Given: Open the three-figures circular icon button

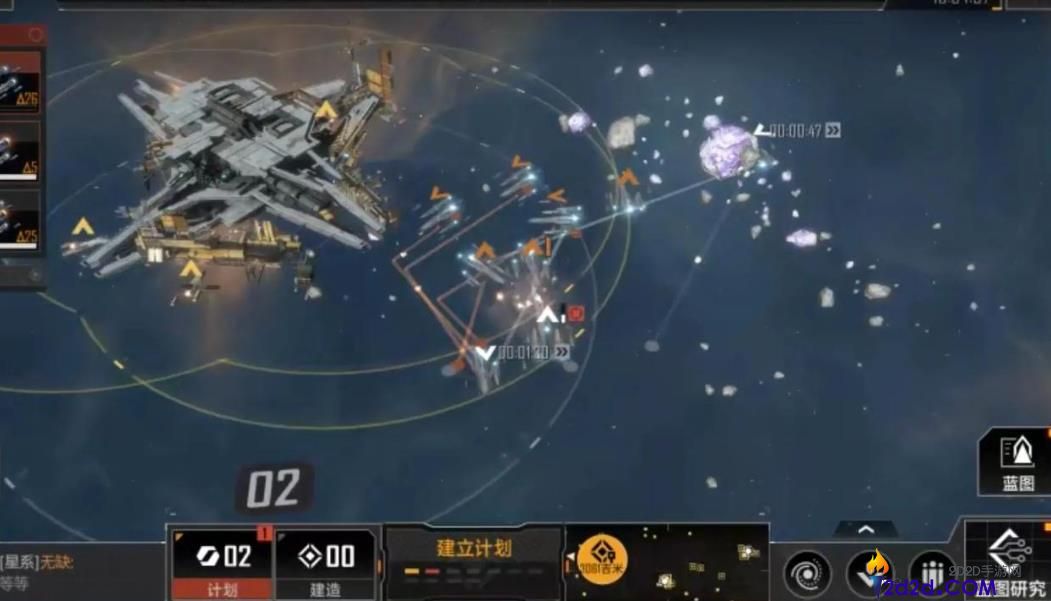Looking at the screenshot, I should (934, 575).
